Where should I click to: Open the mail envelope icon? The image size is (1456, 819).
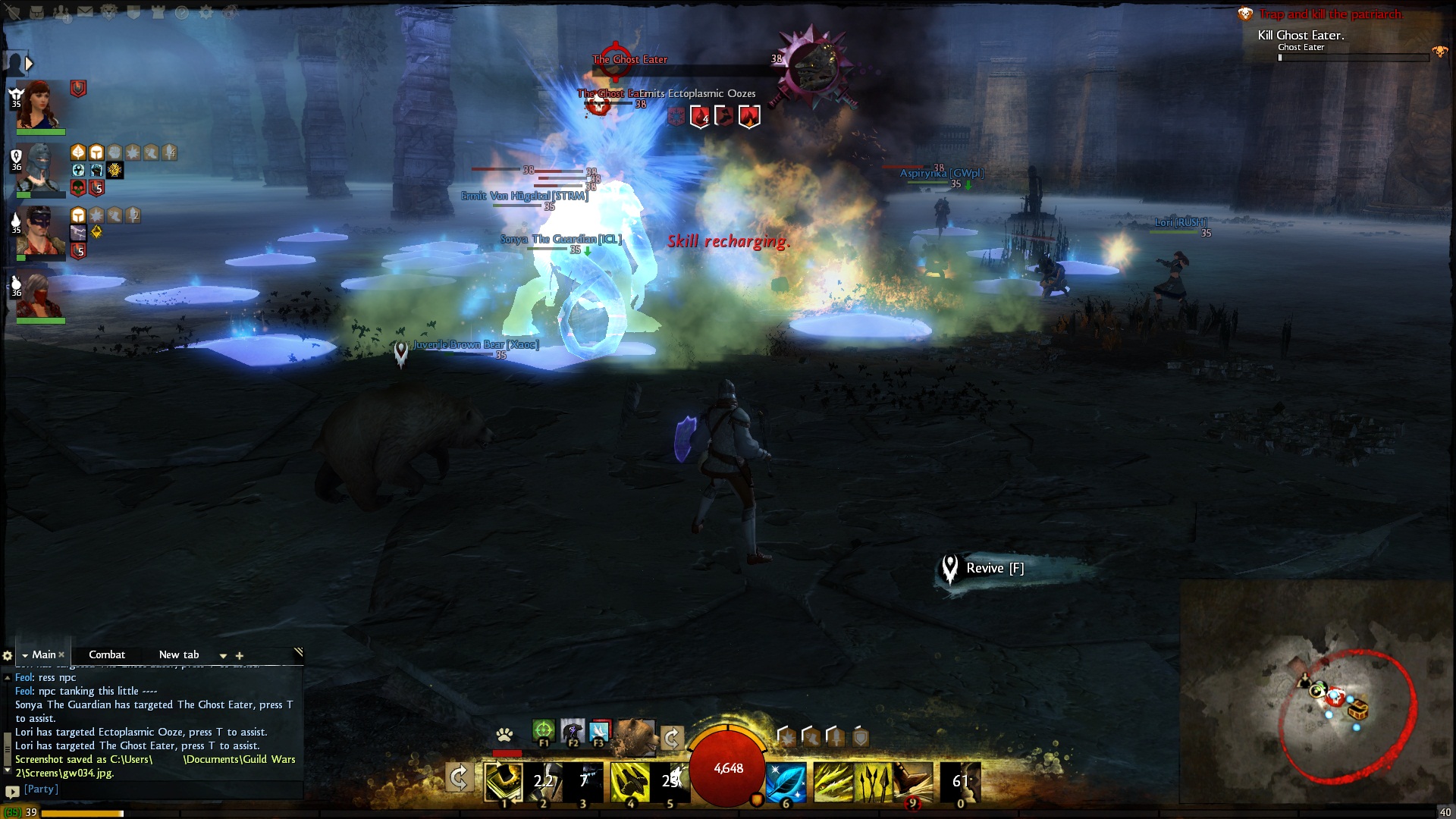(85, 12)
